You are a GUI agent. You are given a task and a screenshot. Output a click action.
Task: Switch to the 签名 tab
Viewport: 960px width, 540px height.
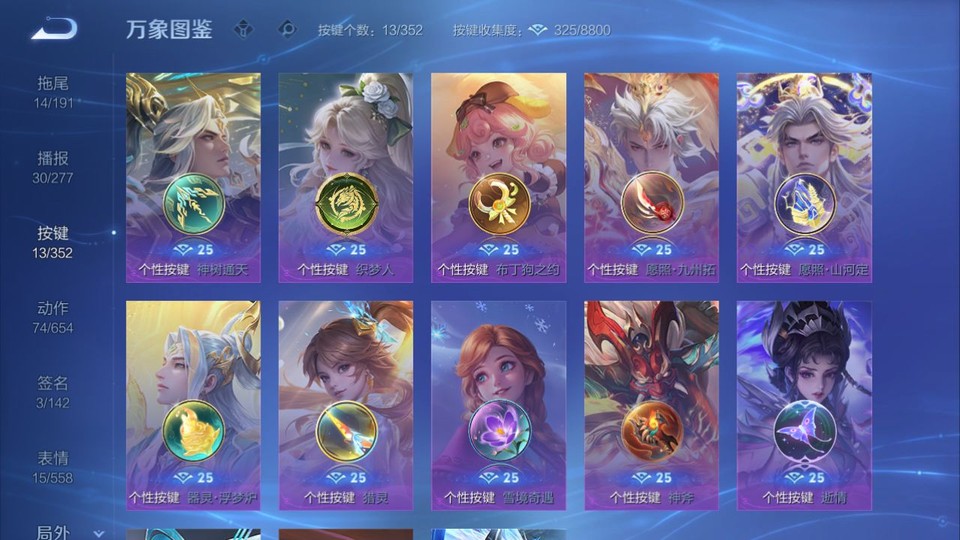click(x=53, y=391)
